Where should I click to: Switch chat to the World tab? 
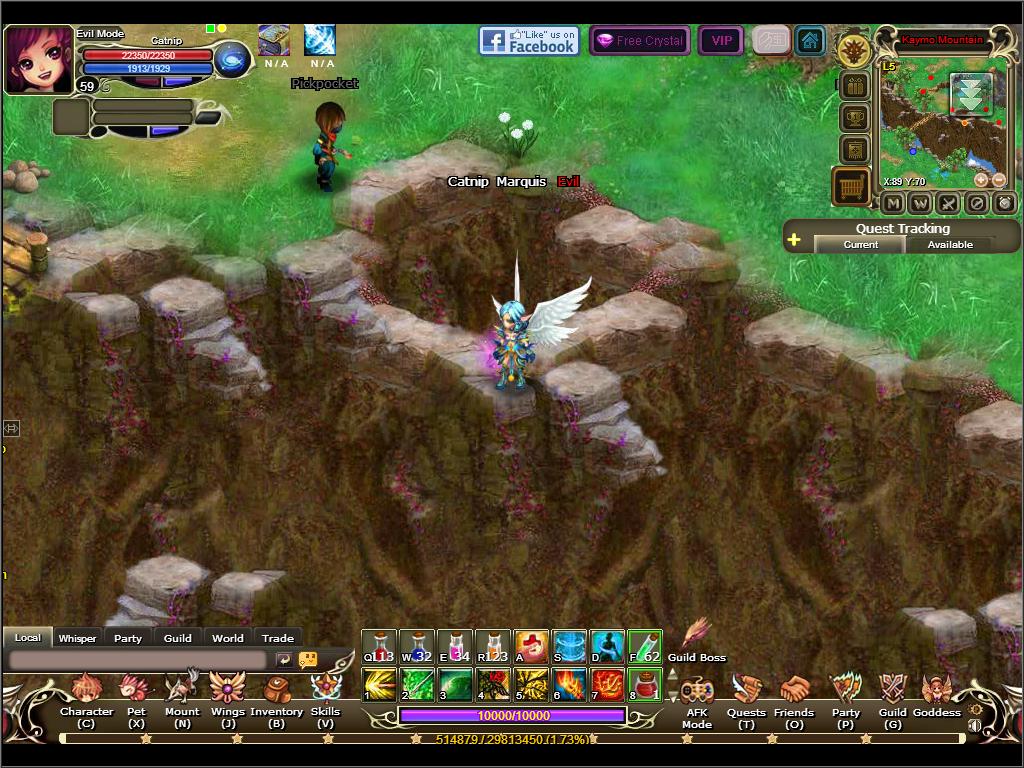(x=227, y=638)
